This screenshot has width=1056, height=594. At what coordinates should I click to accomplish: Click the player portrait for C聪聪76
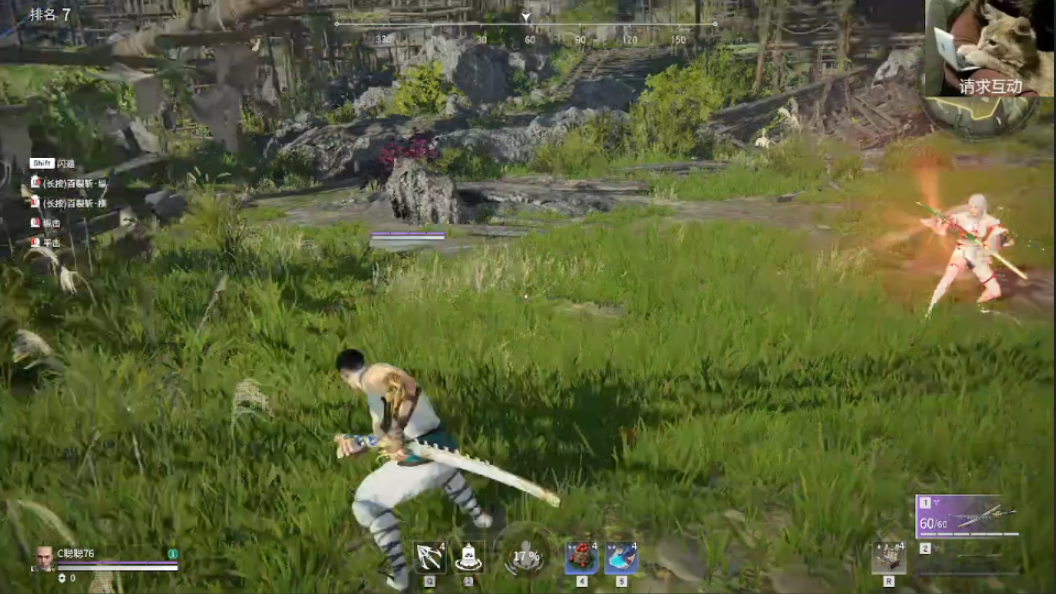pyautogui.click(x=44, y=558)
